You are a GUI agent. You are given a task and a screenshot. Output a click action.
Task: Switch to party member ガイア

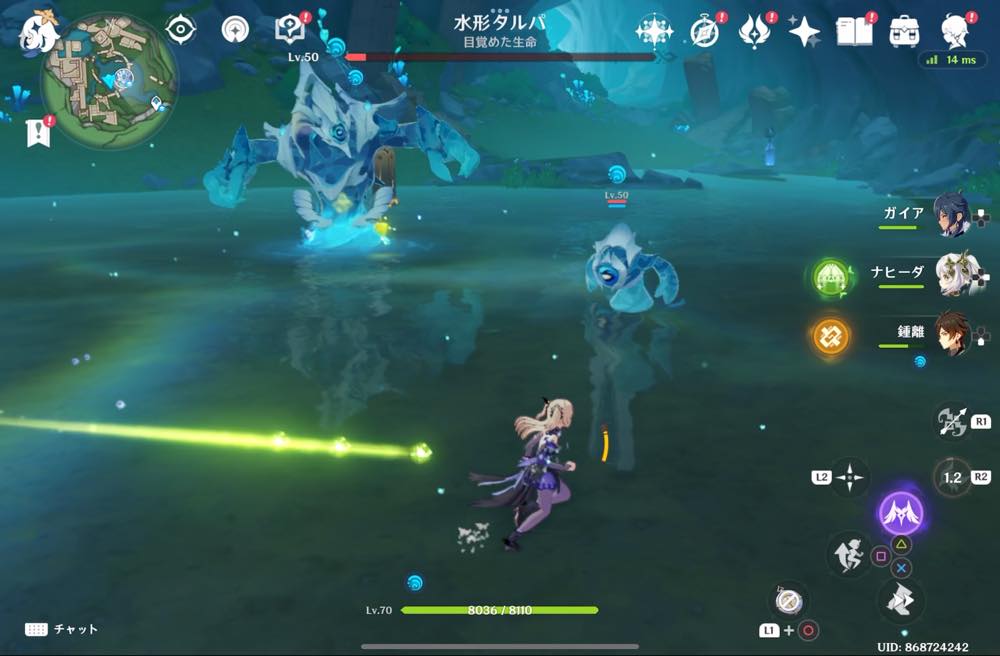point(950,215)
